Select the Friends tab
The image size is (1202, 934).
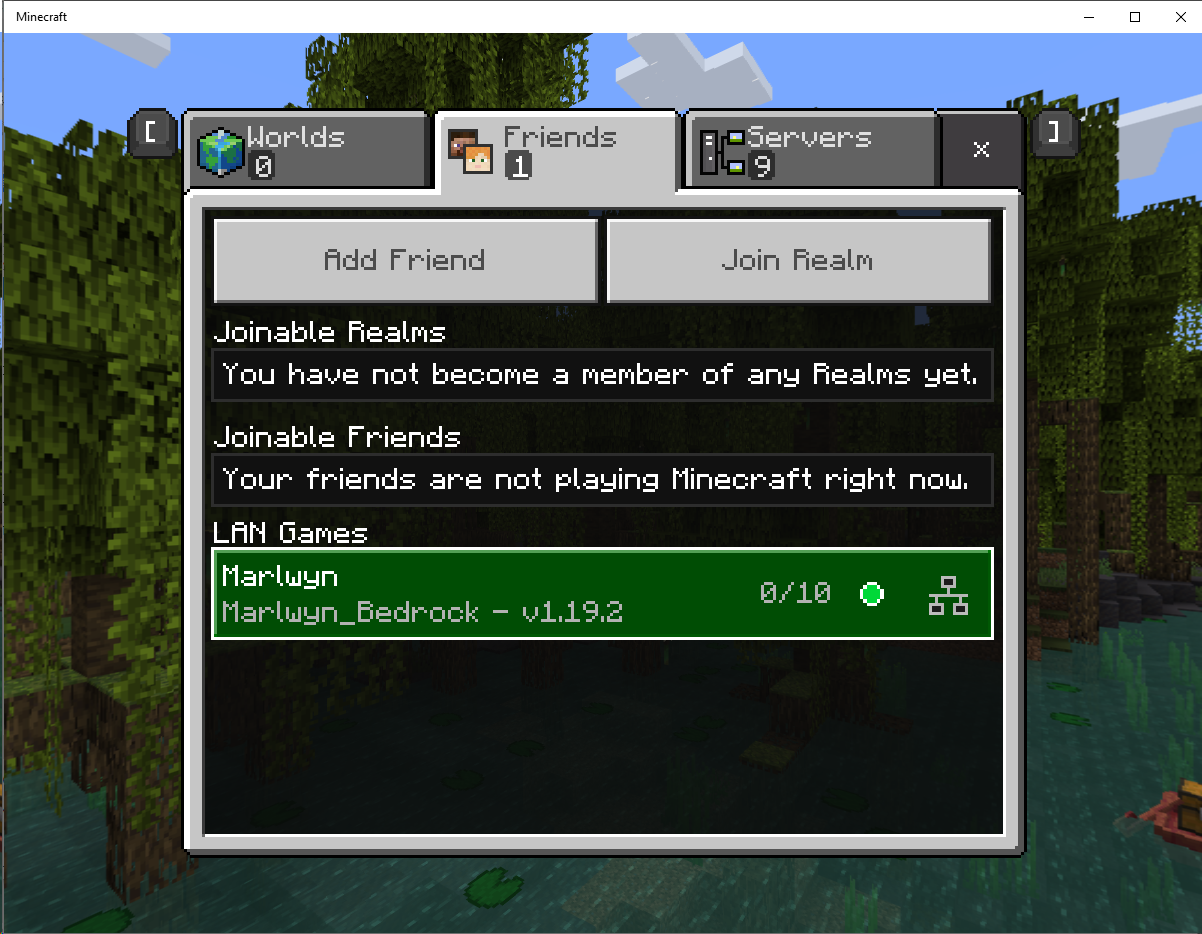point(557,151)
